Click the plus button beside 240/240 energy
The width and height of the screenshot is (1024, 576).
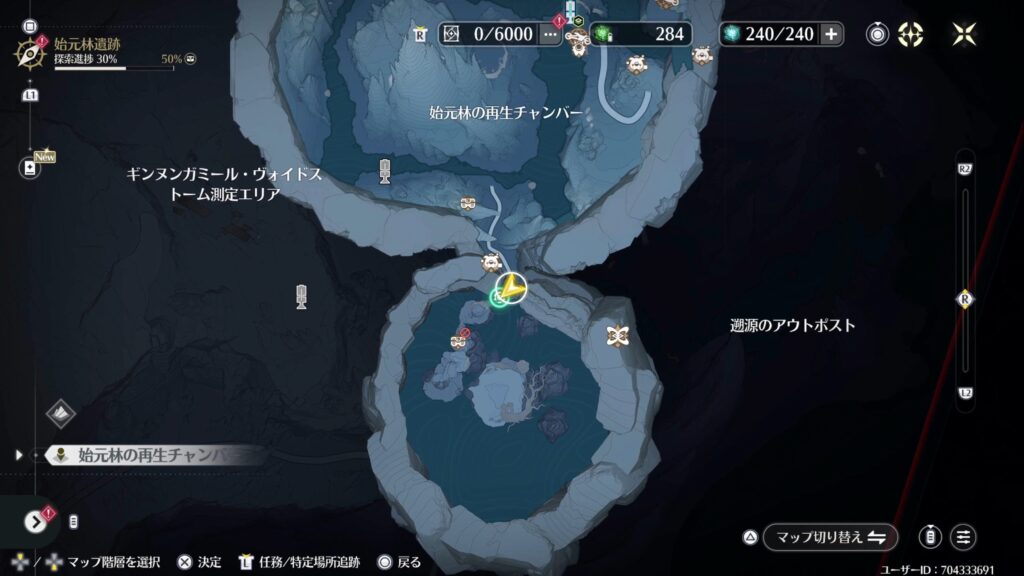coord(831,34)
